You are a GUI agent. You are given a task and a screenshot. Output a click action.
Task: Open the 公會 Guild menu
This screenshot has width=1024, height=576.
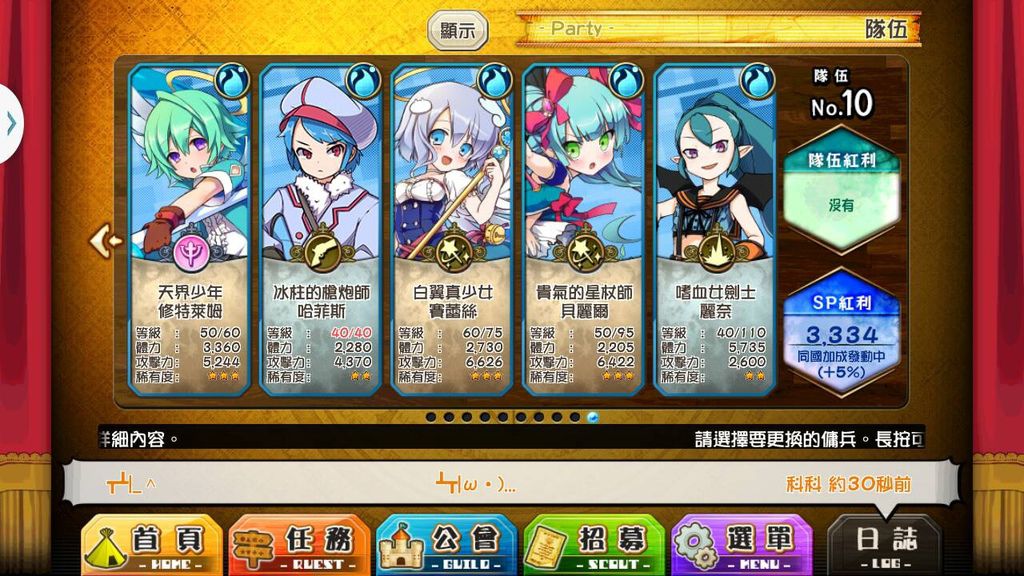[446, 545]
